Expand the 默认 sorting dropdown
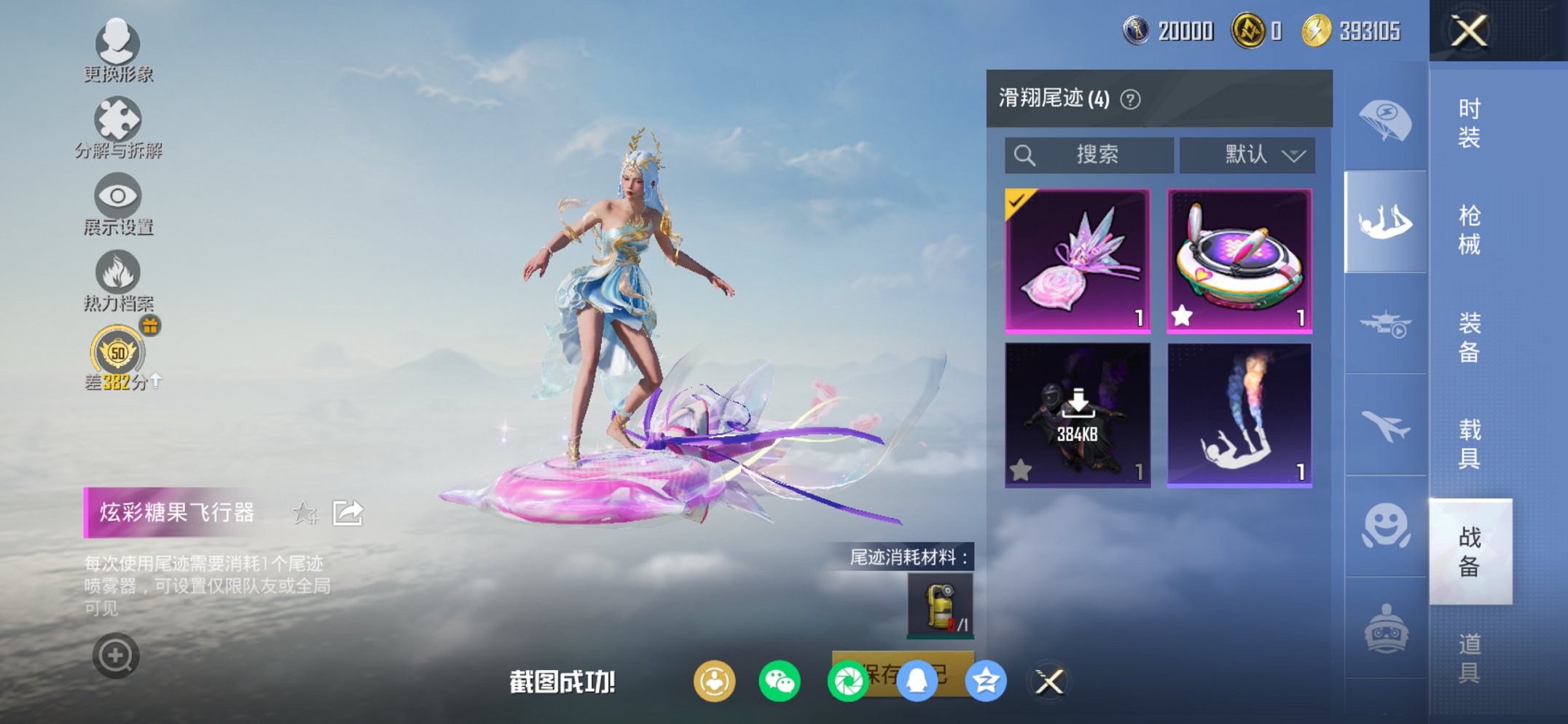 [x=1247, y=154]
